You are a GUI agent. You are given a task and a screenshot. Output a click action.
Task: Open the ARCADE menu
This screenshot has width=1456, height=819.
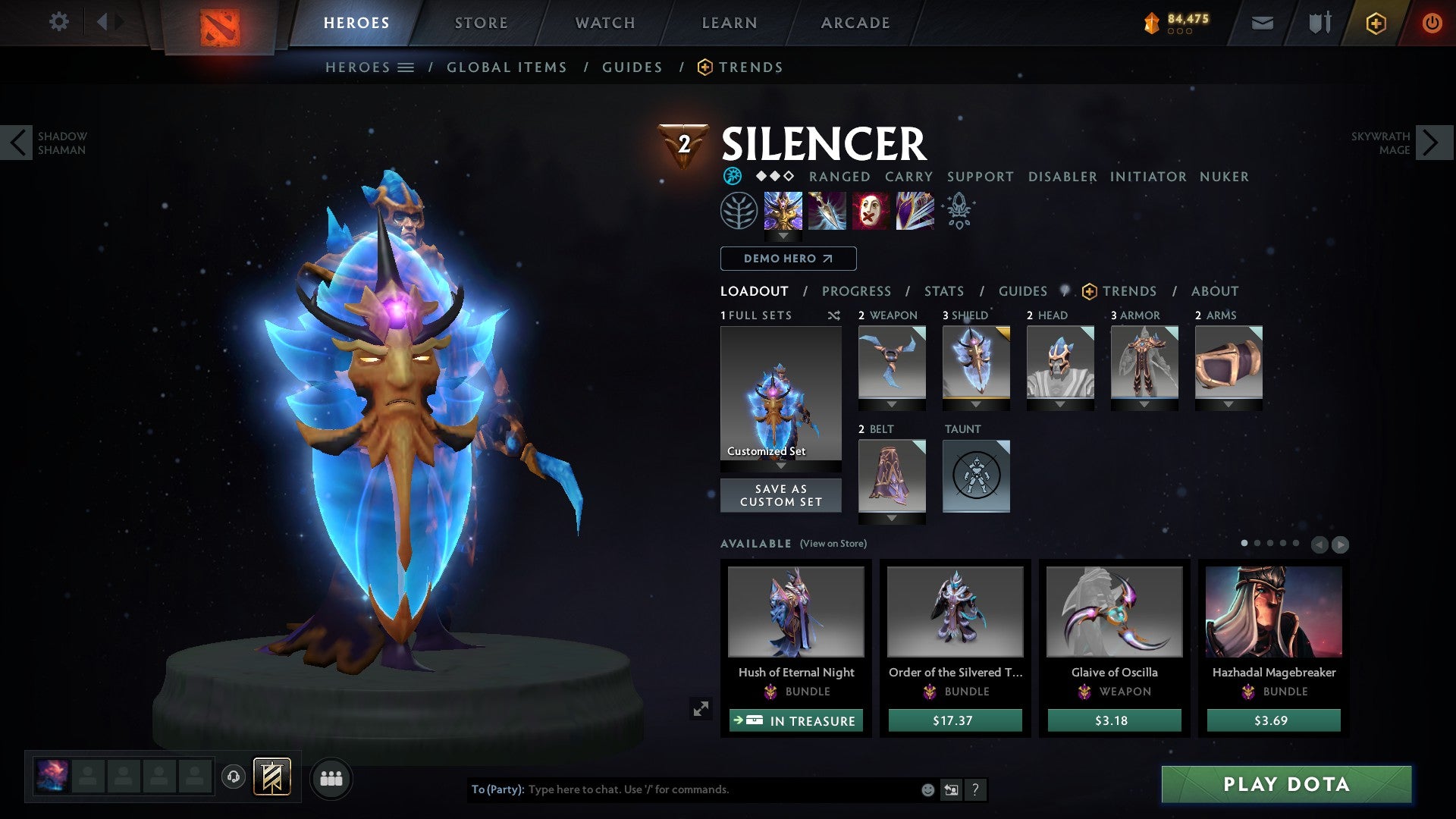[x=855, y=22]
